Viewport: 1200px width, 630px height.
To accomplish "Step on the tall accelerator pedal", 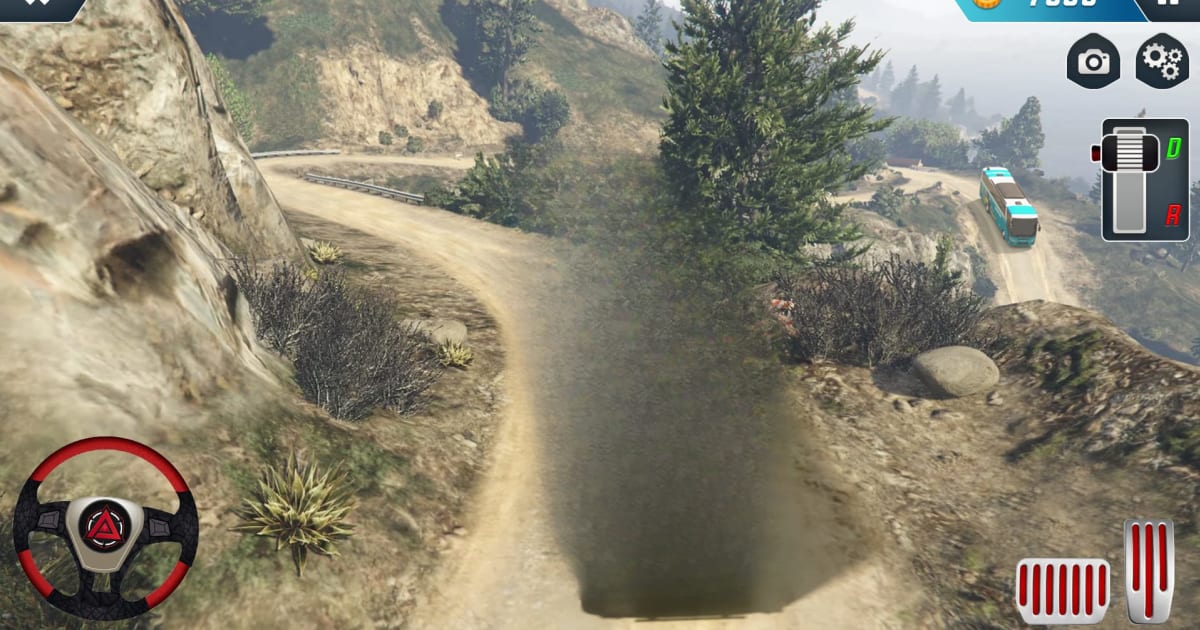I will point(1149,571).
